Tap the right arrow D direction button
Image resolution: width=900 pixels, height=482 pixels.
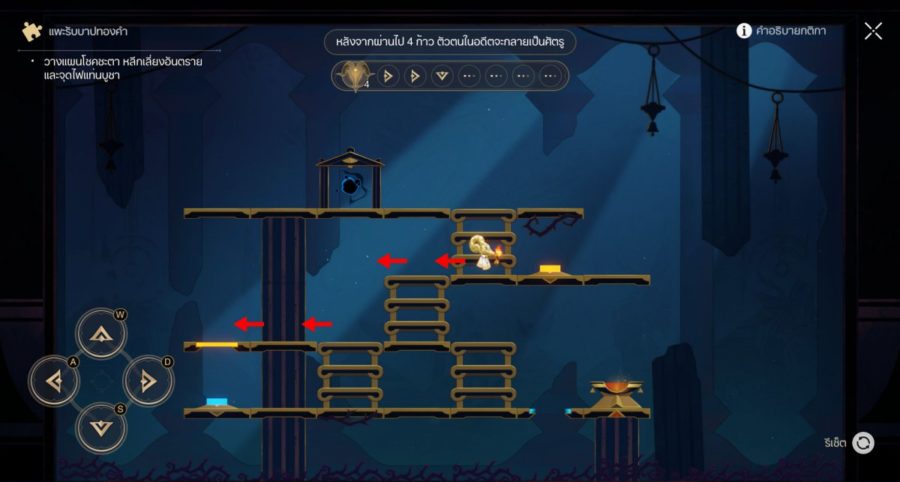(148, 381)
